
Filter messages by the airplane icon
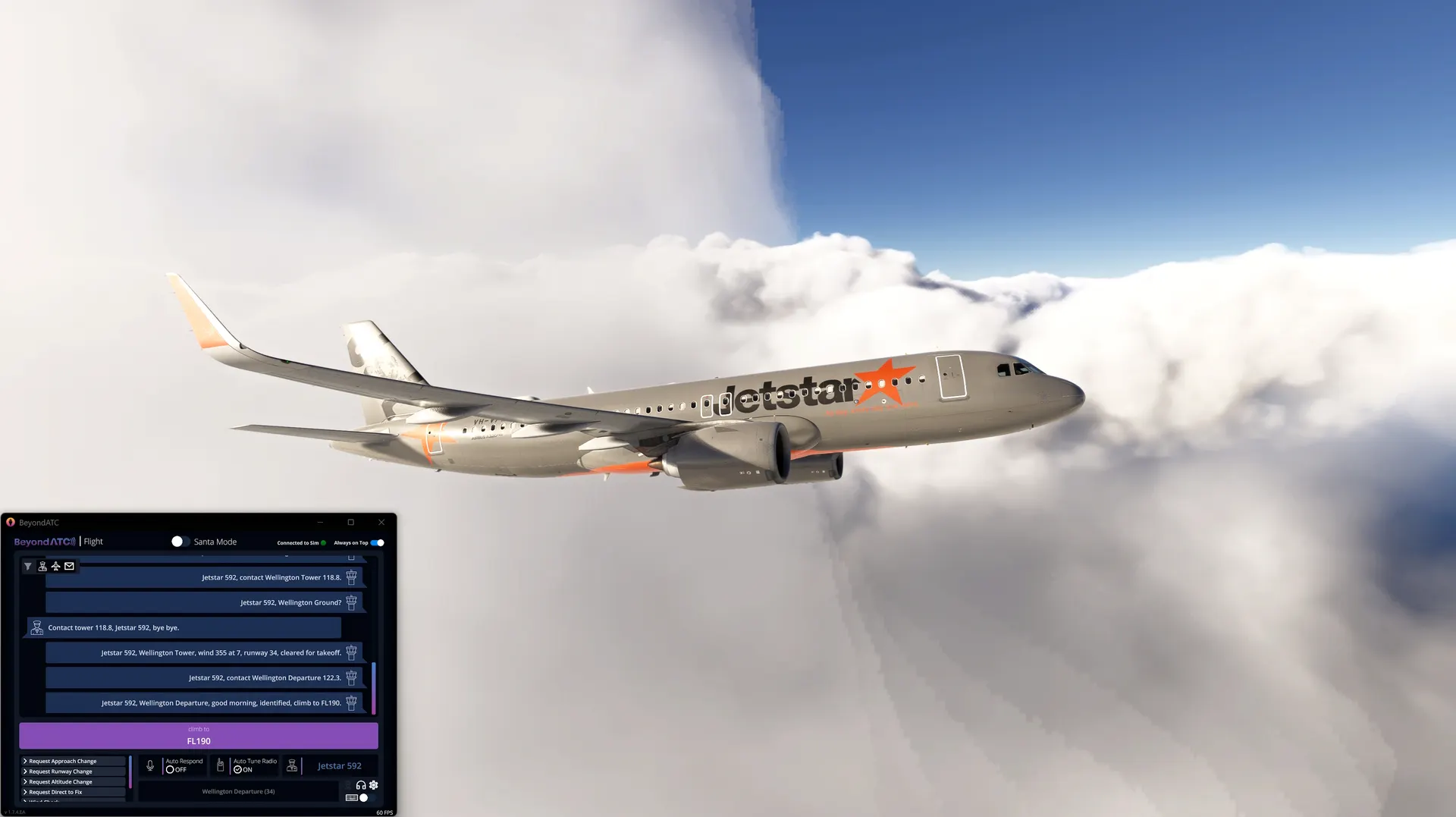[55, 567]
